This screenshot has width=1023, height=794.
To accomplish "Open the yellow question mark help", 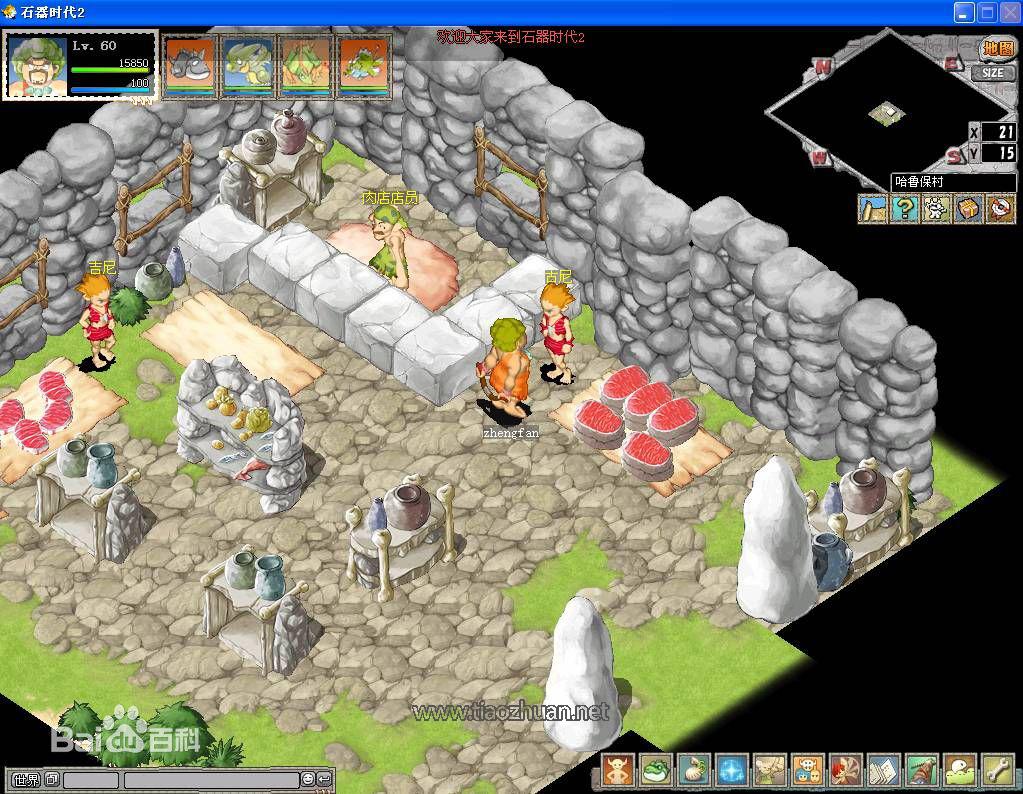I will pyautogui.click(x=904, y=209).
